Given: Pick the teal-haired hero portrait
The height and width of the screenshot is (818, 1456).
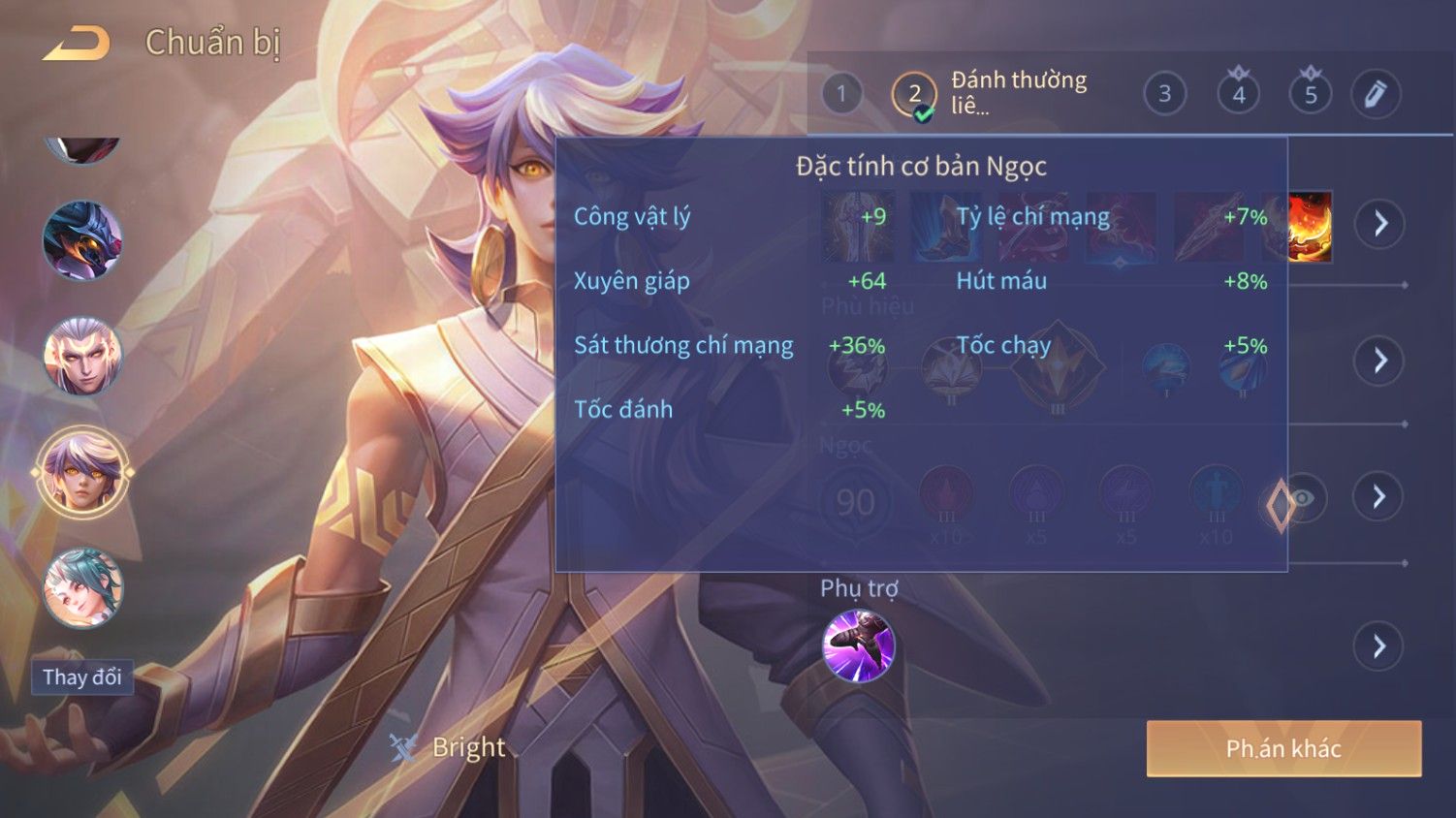Looking at the screenshot, I should [82, 588].
